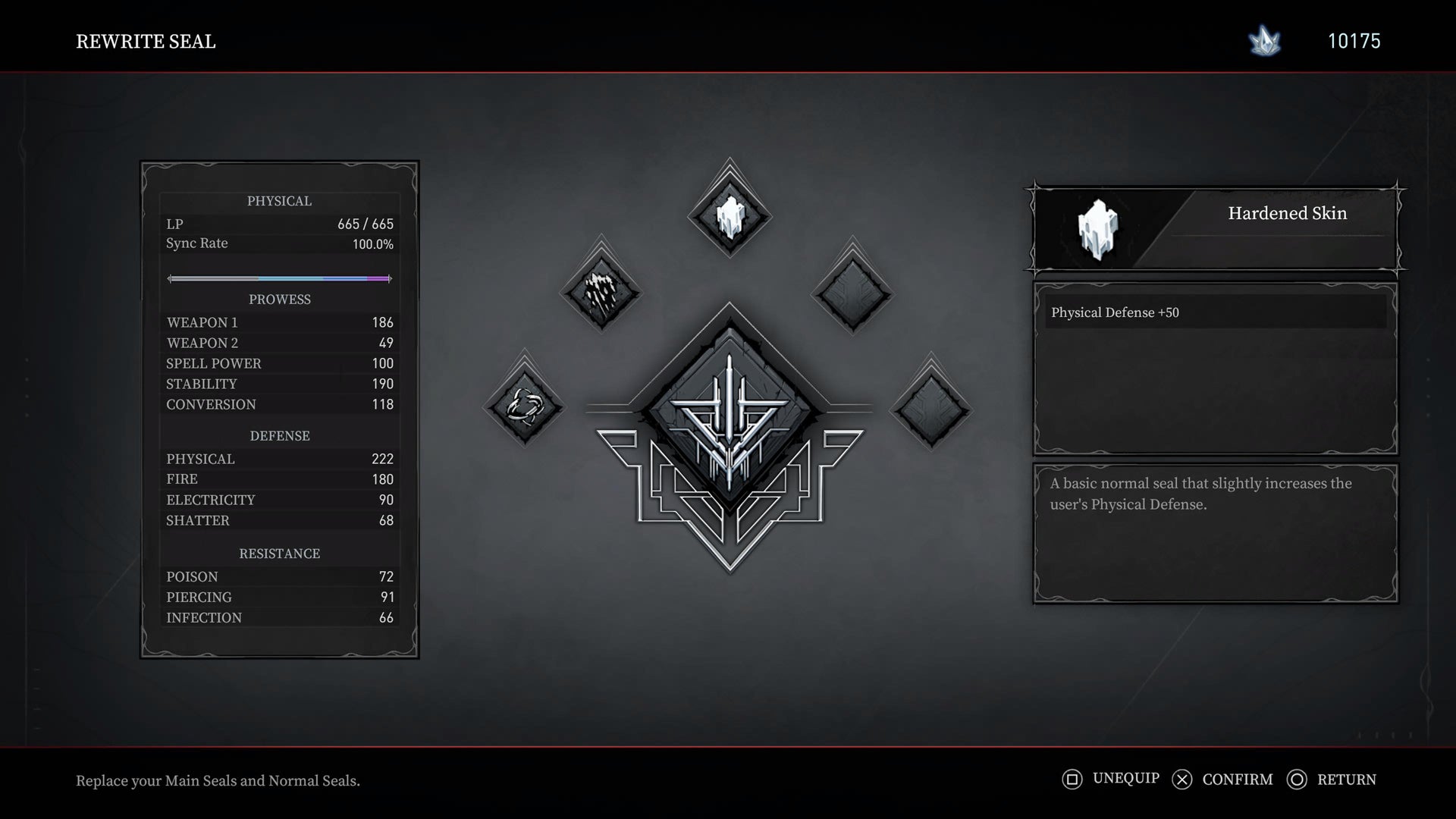Select the central main seal emblem
The image size is (1456, 819).
coord(729,413)
